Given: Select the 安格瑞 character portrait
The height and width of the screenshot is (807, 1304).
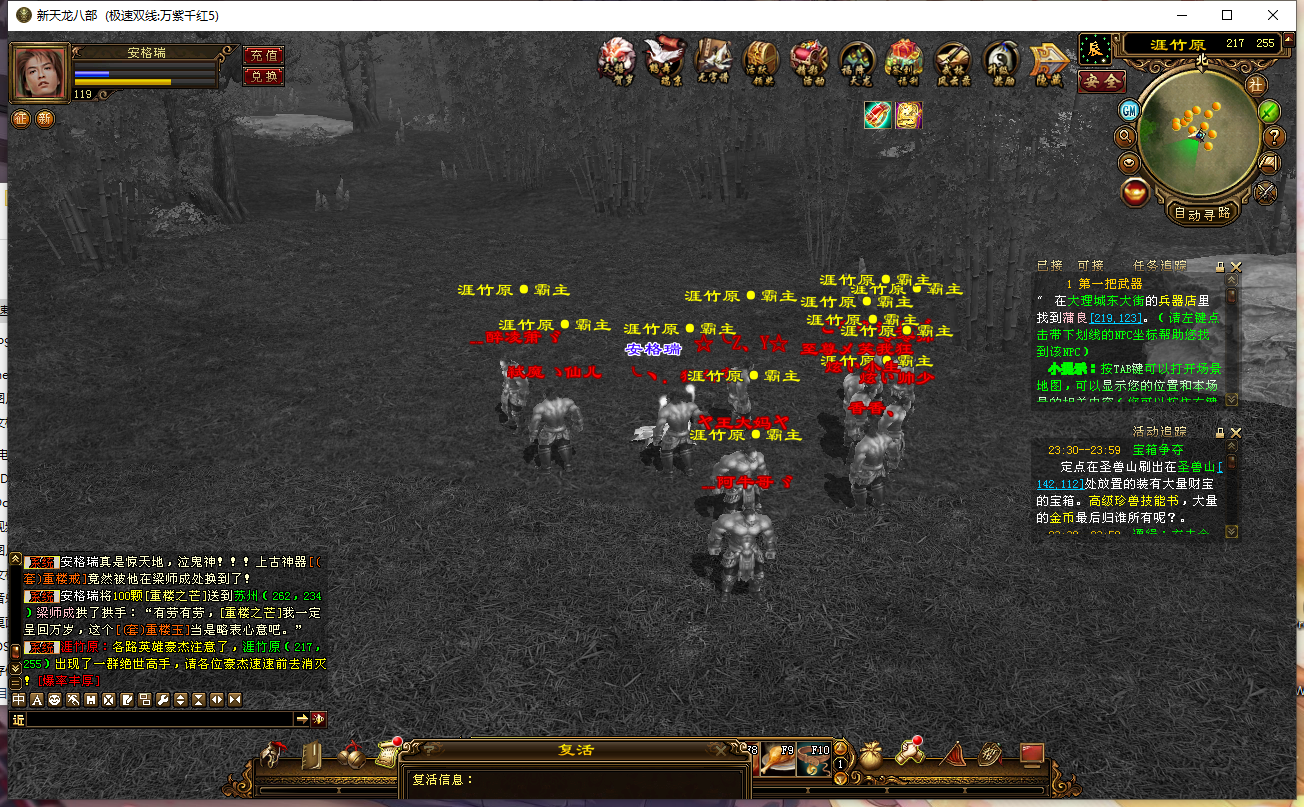Looking at the screenshot, I should click(x=40, y=72).
